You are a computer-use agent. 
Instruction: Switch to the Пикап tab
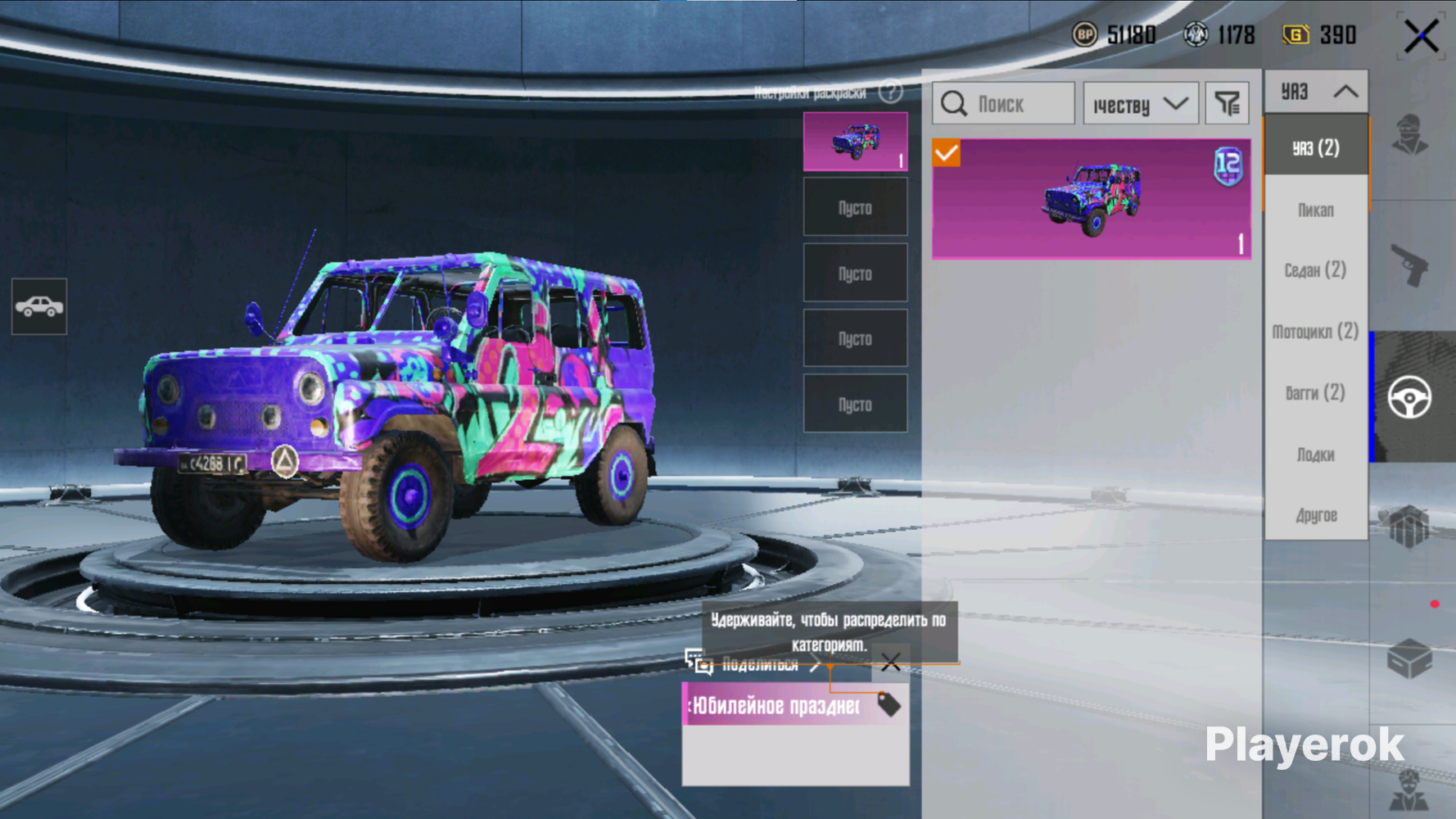tap(1316, 210)
